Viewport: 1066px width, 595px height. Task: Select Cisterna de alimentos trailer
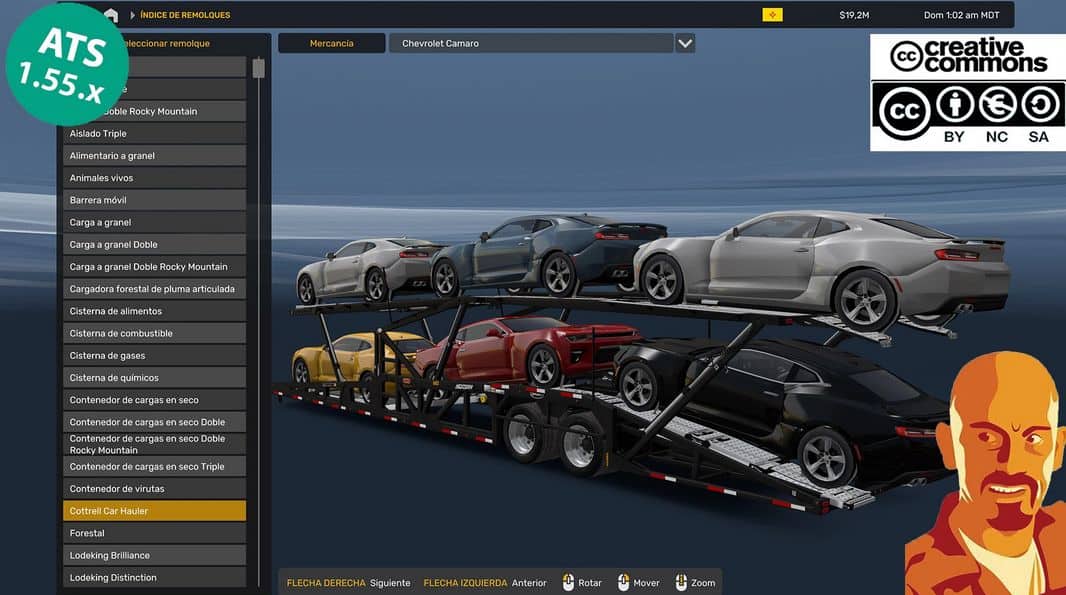(154, 311)
